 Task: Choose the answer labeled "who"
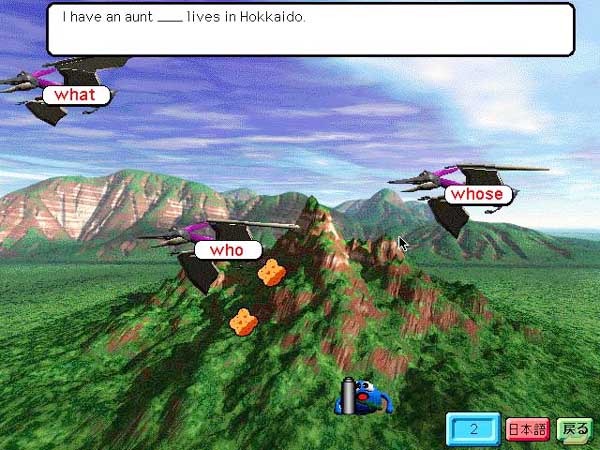(x=227, y=250)
